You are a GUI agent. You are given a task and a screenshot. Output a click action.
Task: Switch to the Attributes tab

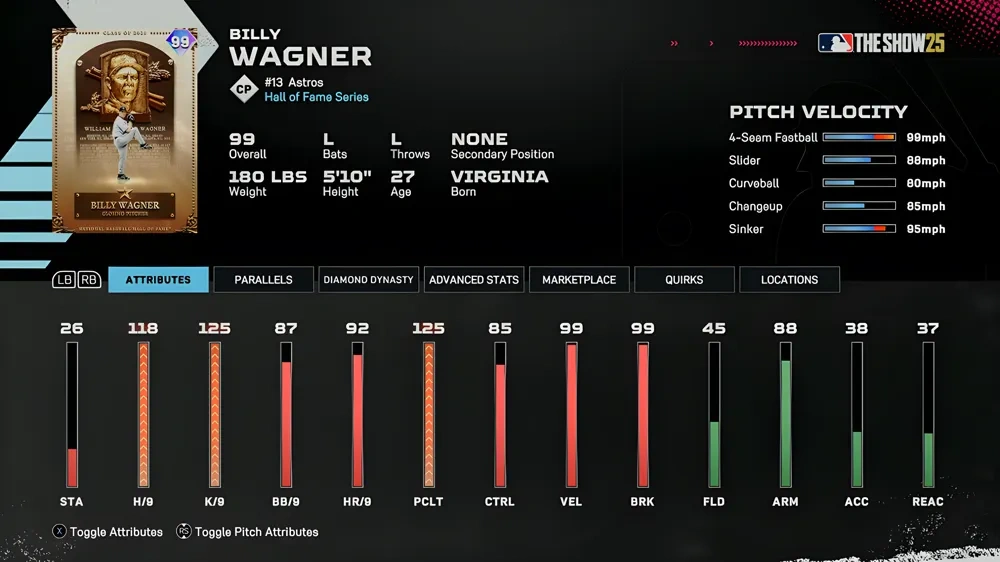(x=158, y=280)
